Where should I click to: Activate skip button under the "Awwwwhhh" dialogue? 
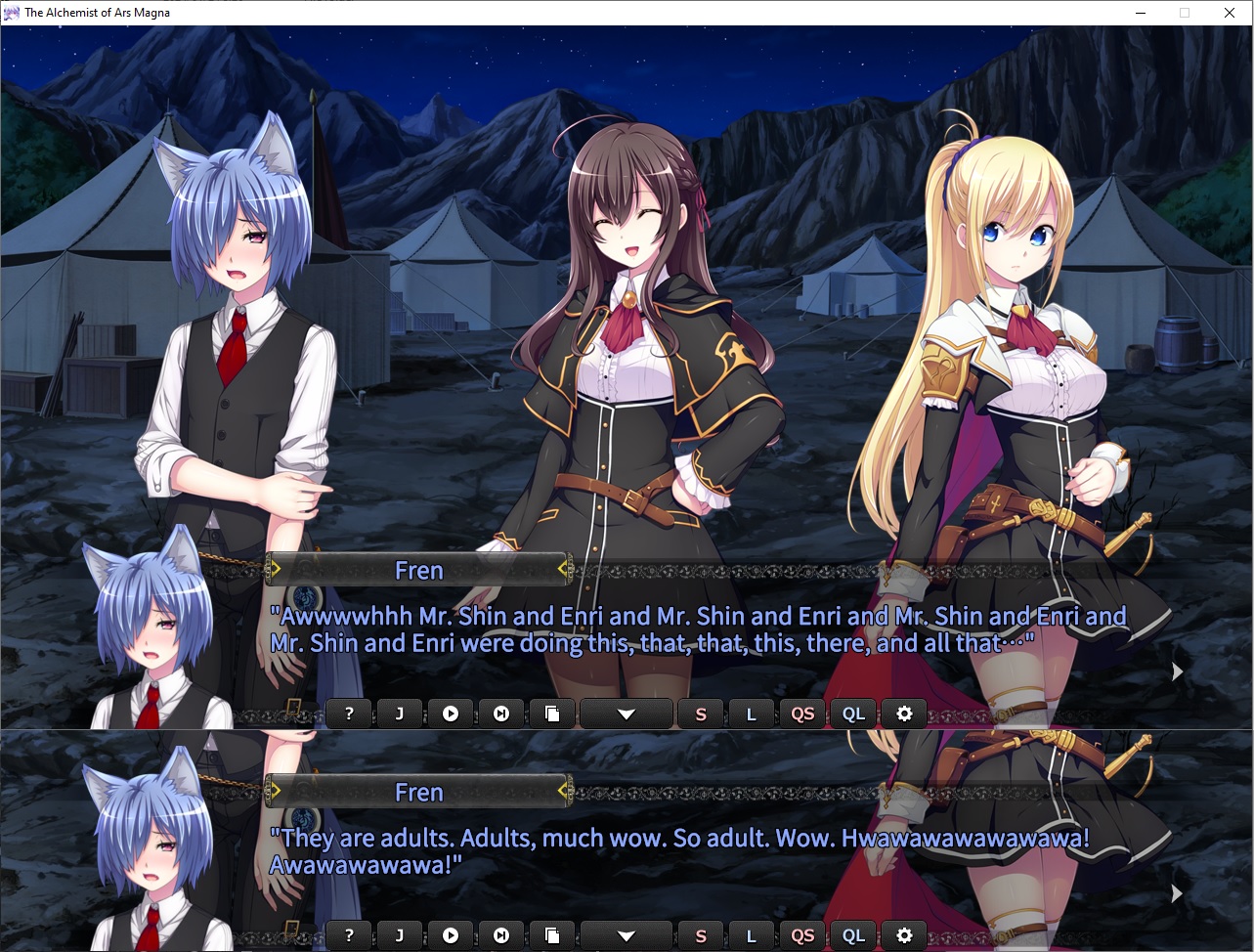501,714
